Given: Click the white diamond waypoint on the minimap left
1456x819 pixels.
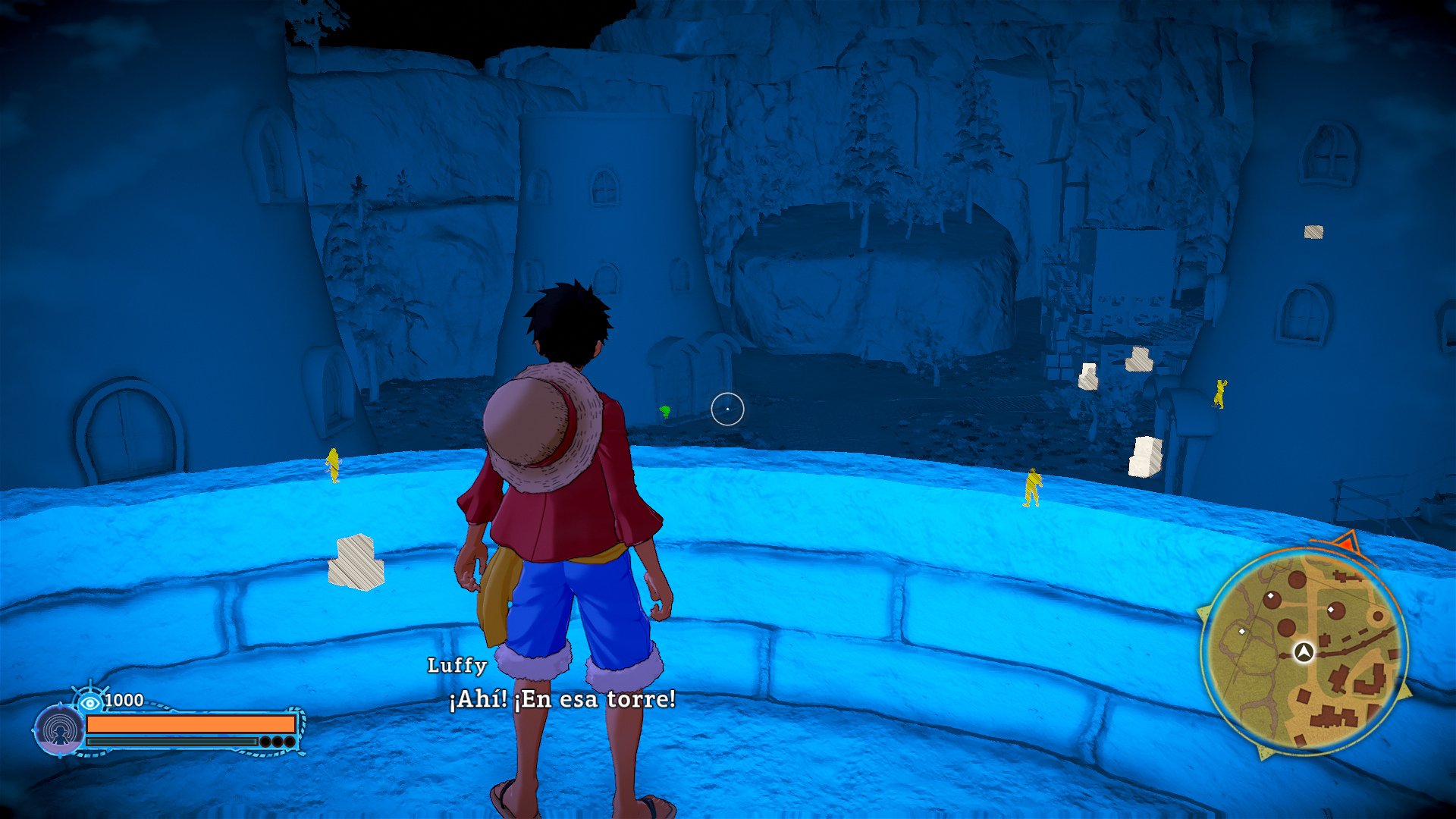Looking at the screenshot, I should pos(1242,632).
